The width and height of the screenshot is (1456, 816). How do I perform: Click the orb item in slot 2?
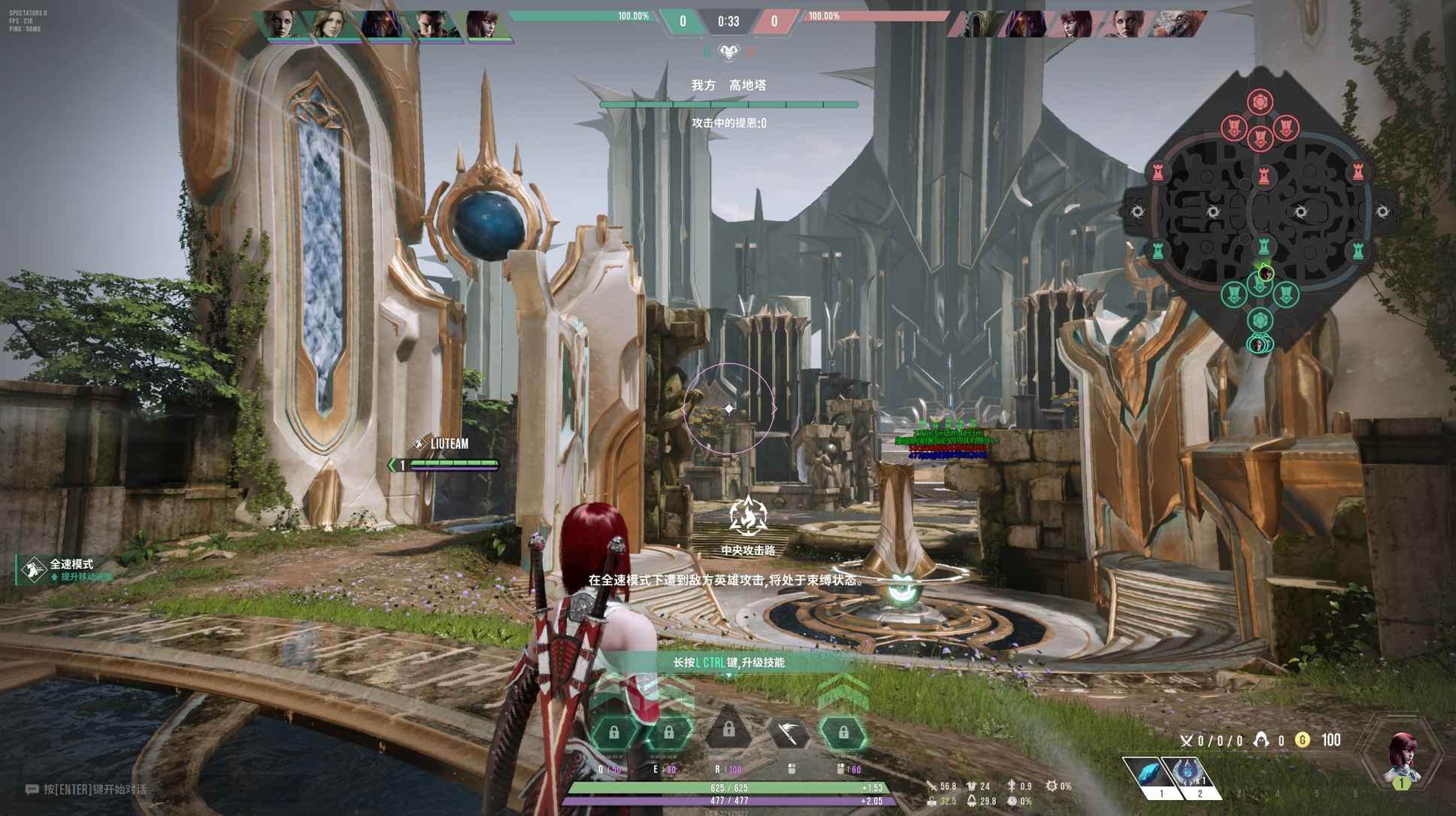(1188, 771)
